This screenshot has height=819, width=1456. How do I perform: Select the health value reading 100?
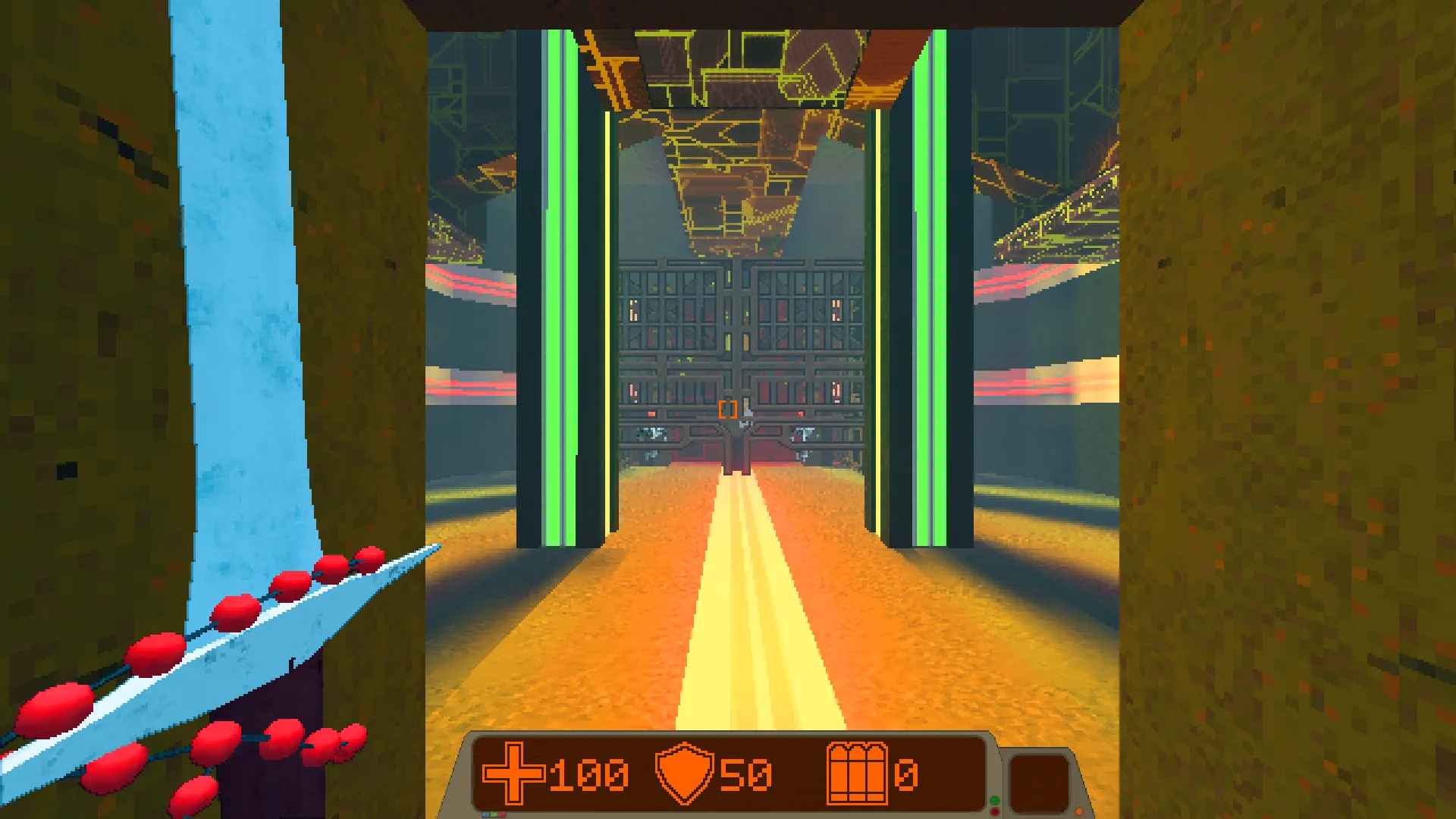[588, 775]
